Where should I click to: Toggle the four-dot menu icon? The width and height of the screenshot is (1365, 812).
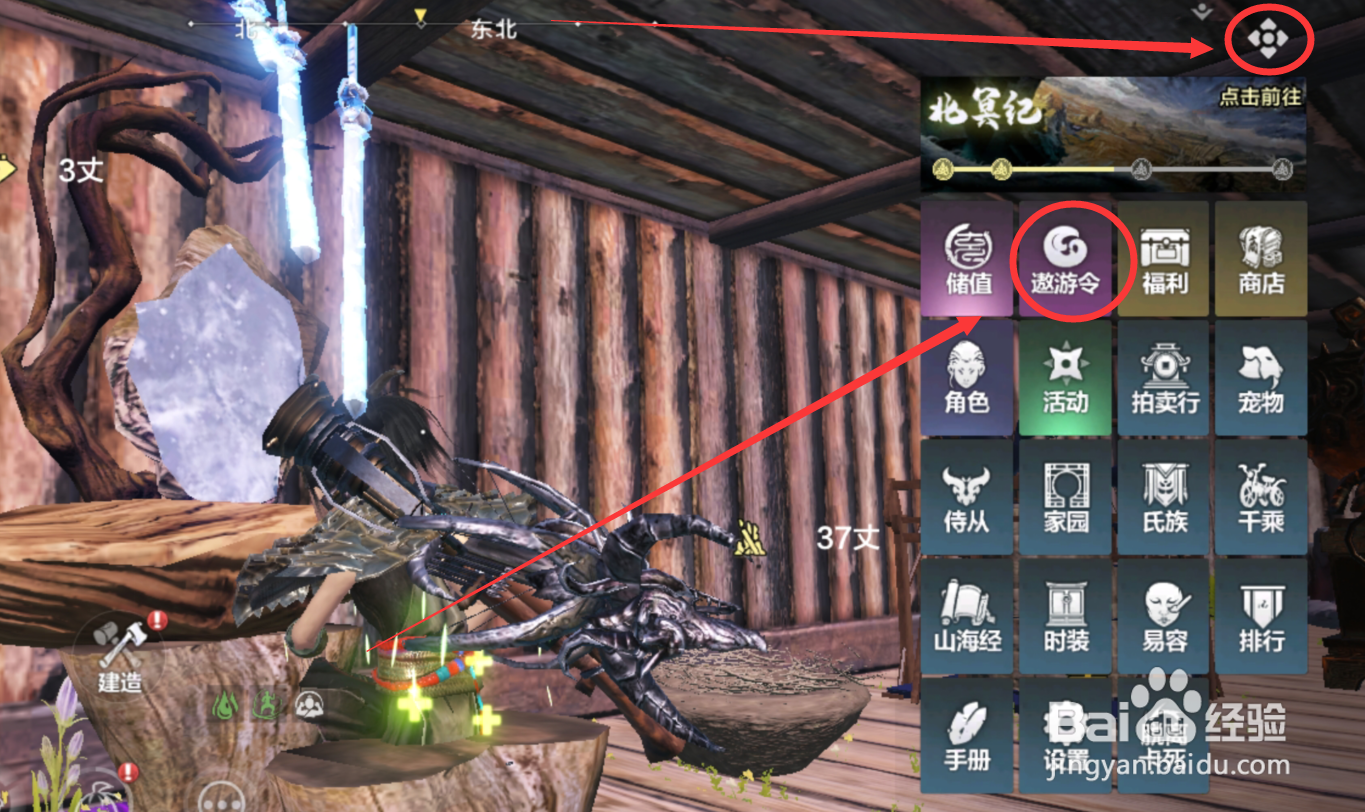pyautogui.click(x=1268, y=40)
